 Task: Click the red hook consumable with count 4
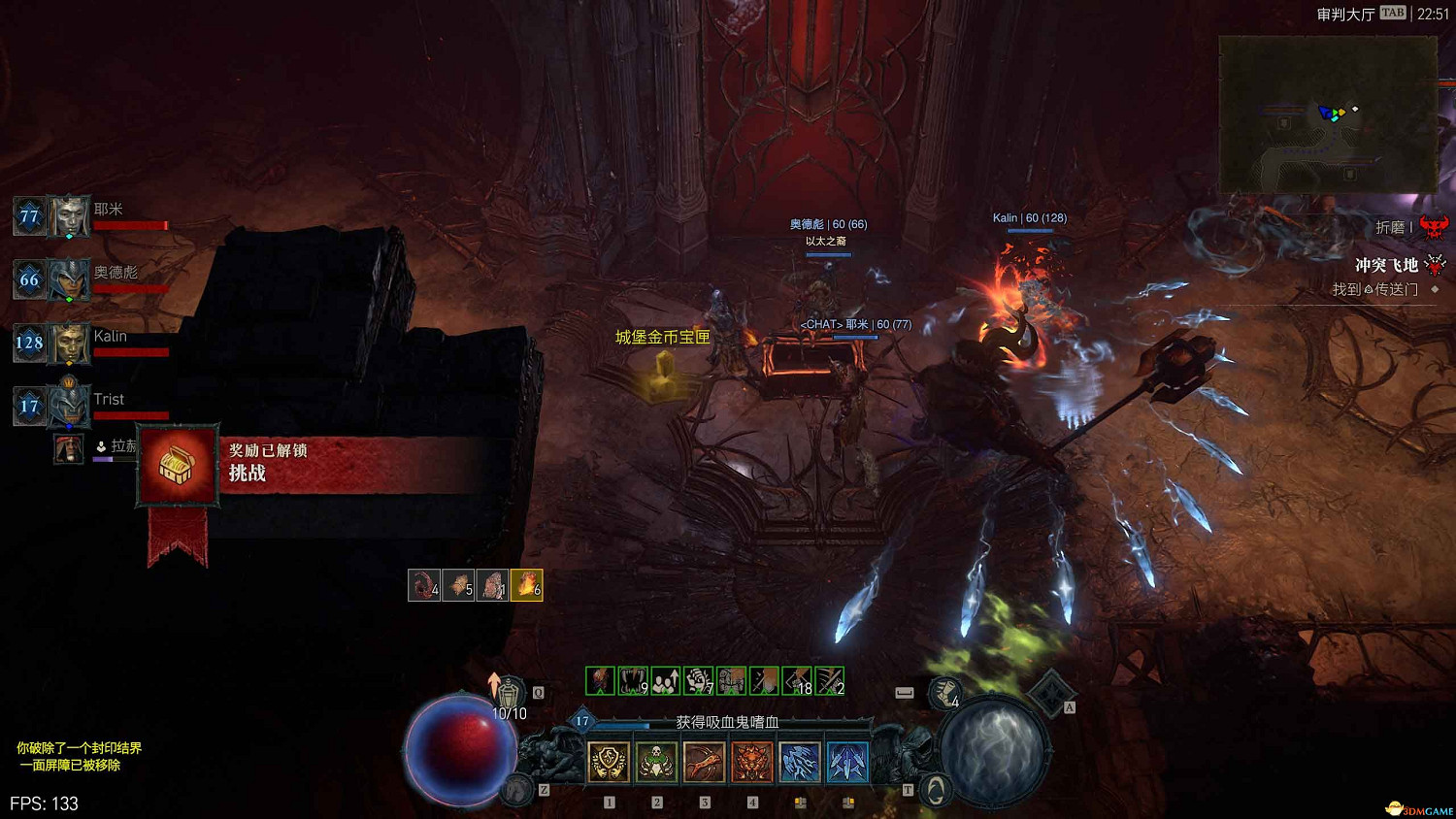click(x=424, y=585)
